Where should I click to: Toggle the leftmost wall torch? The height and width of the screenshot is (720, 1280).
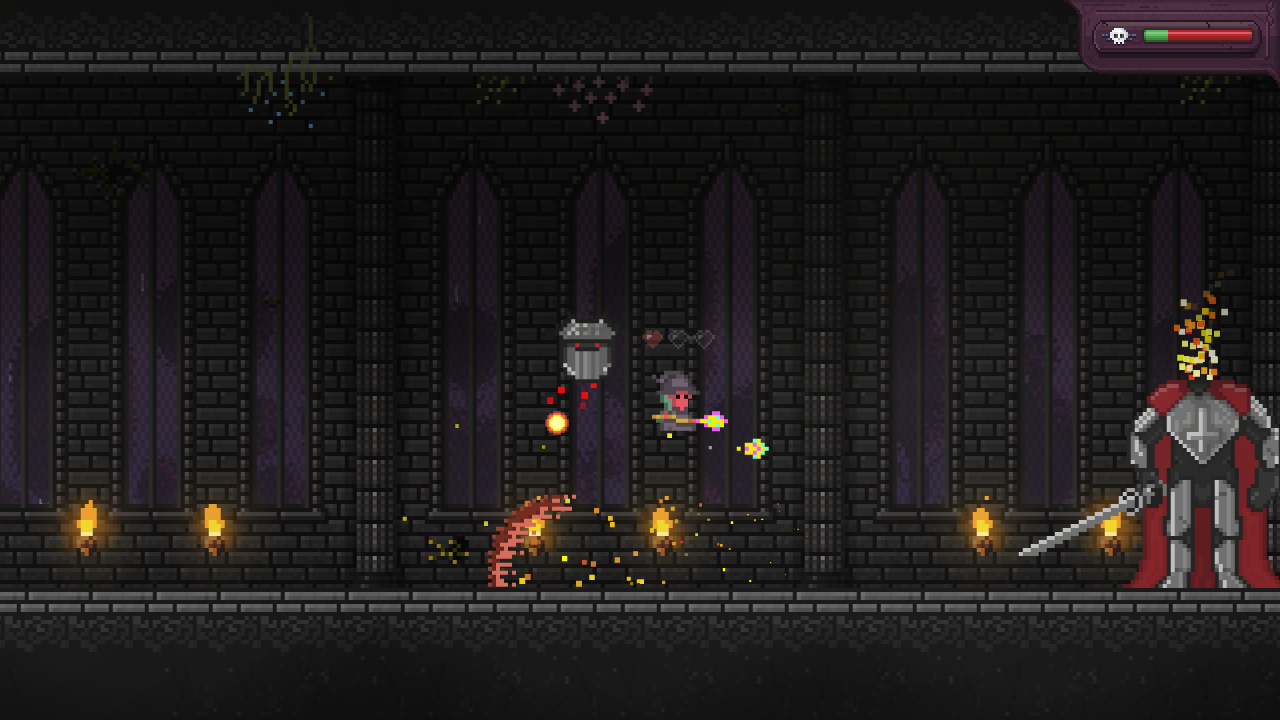pos(86,518)
